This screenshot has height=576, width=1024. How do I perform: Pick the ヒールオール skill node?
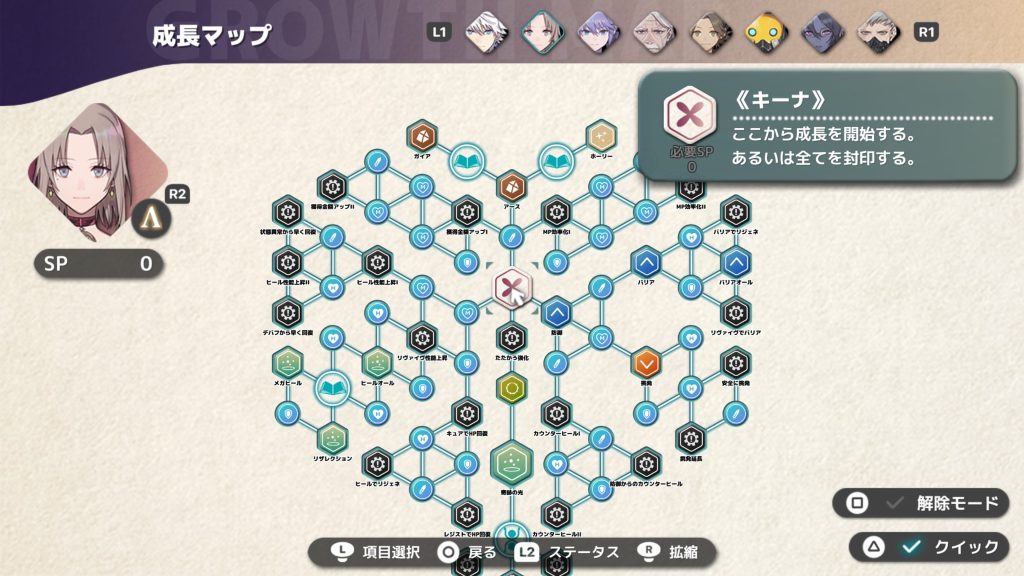[x=377, y=360]
